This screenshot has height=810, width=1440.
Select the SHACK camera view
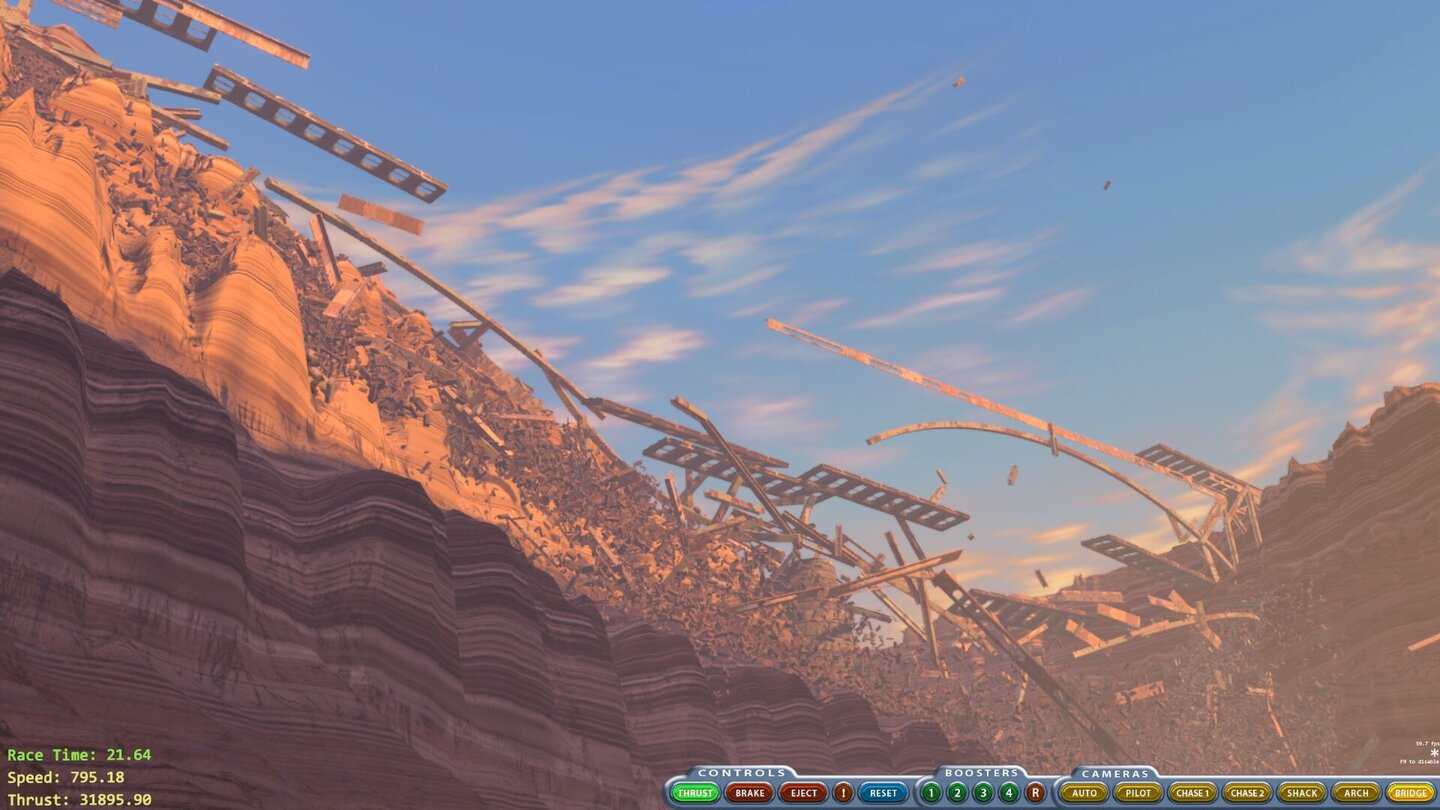tap(1300, 793)
